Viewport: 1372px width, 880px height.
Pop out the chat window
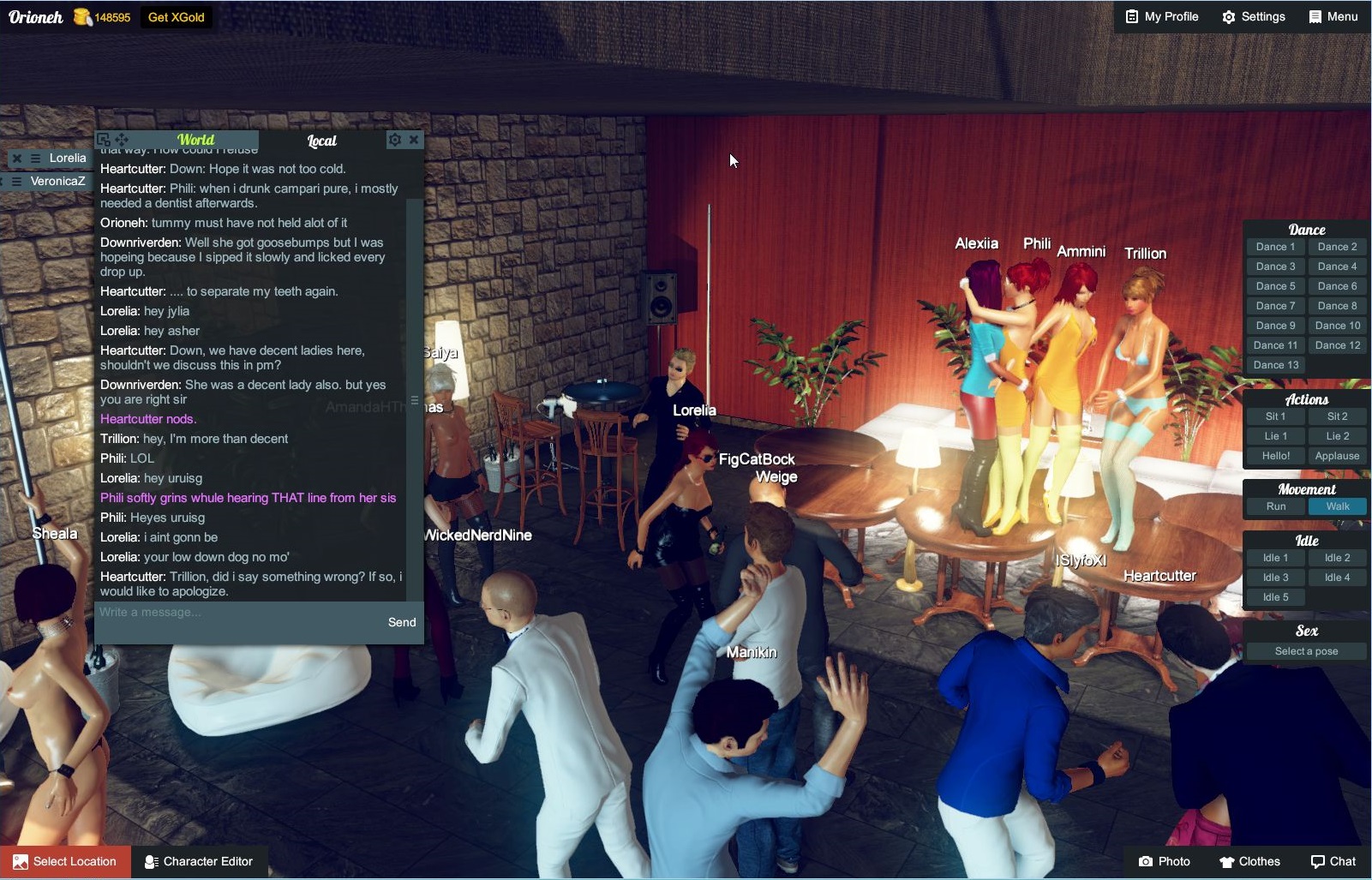point(104,139)
